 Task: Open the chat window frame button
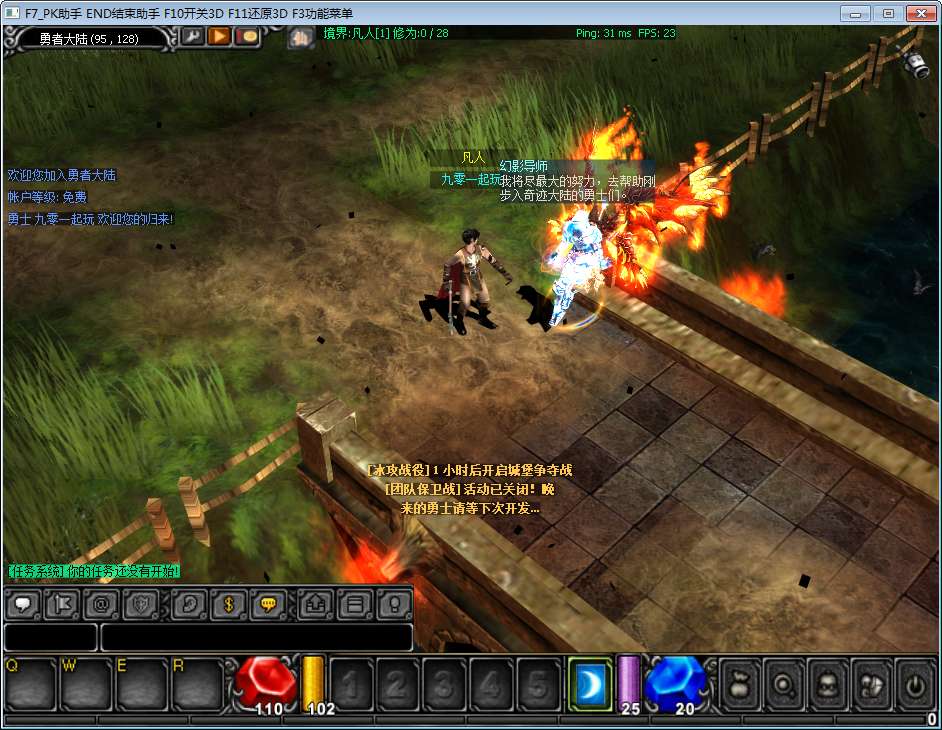[355, 604]
